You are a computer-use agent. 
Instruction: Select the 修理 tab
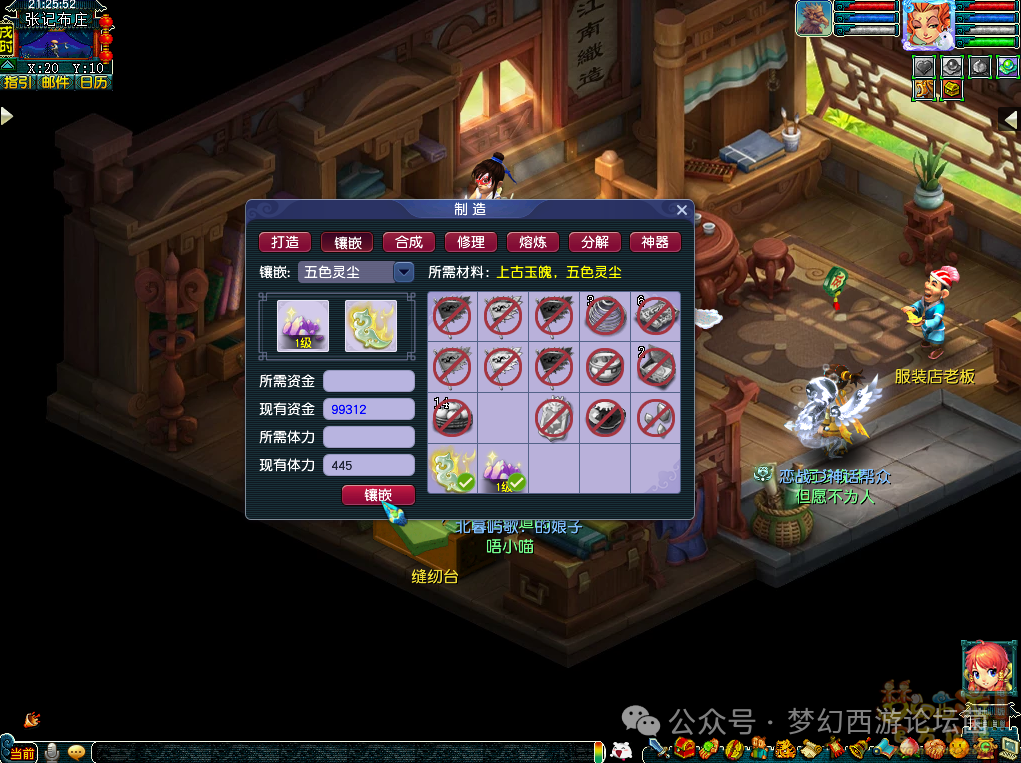471,242
